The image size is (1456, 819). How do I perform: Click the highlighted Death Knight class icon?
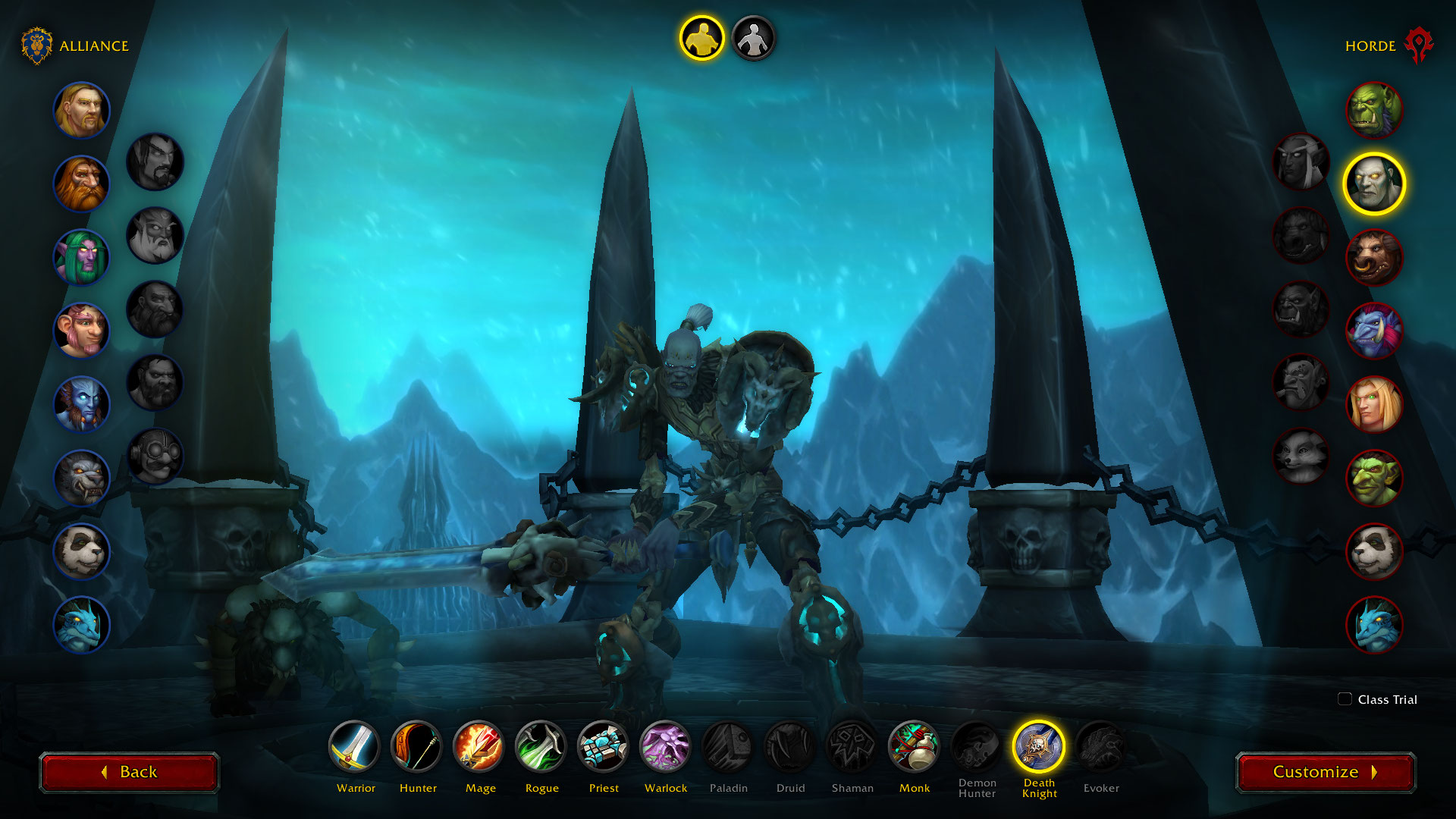click(1038, 747)
